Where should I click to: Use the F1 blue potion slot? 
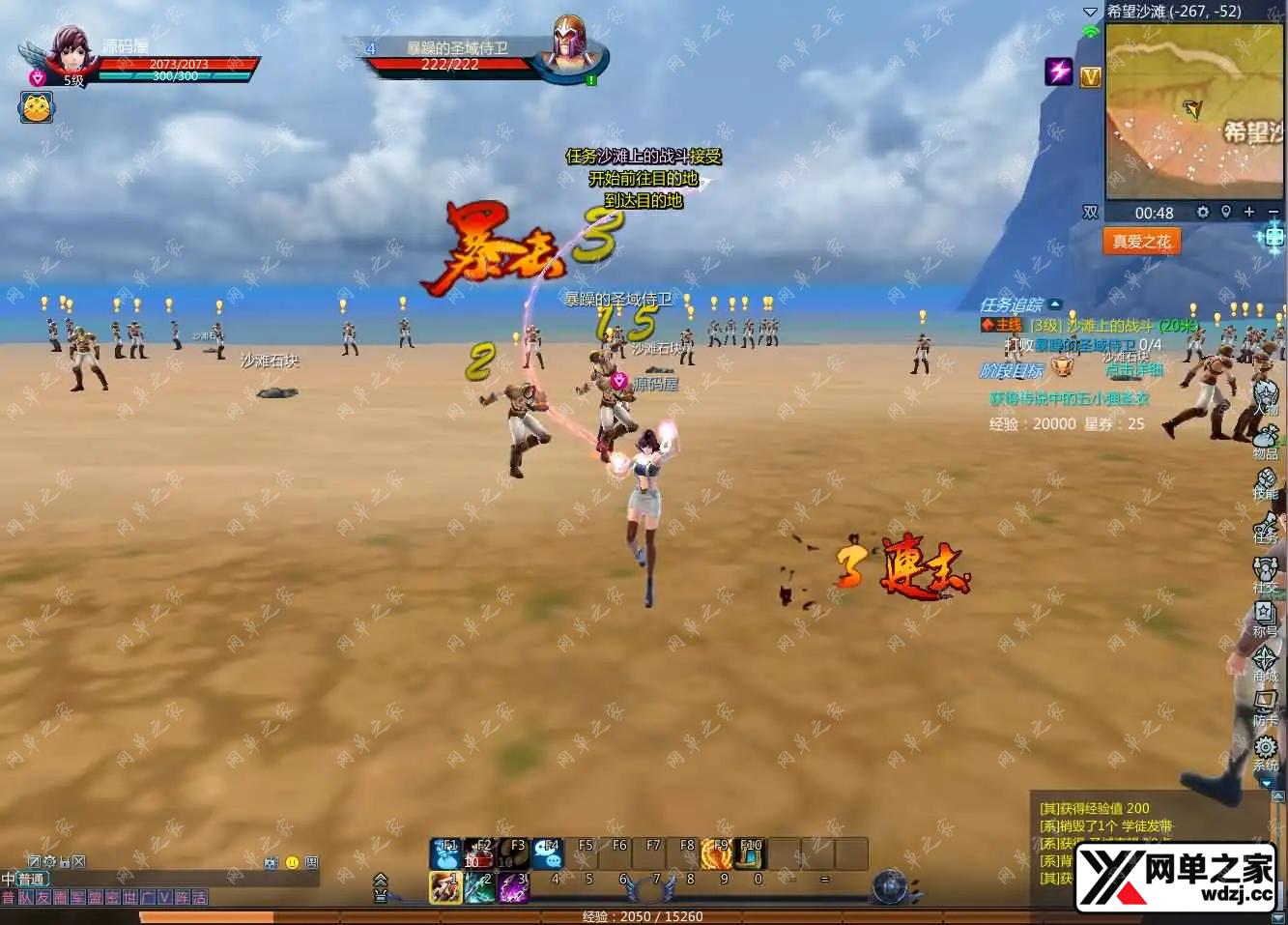[445, 854]
